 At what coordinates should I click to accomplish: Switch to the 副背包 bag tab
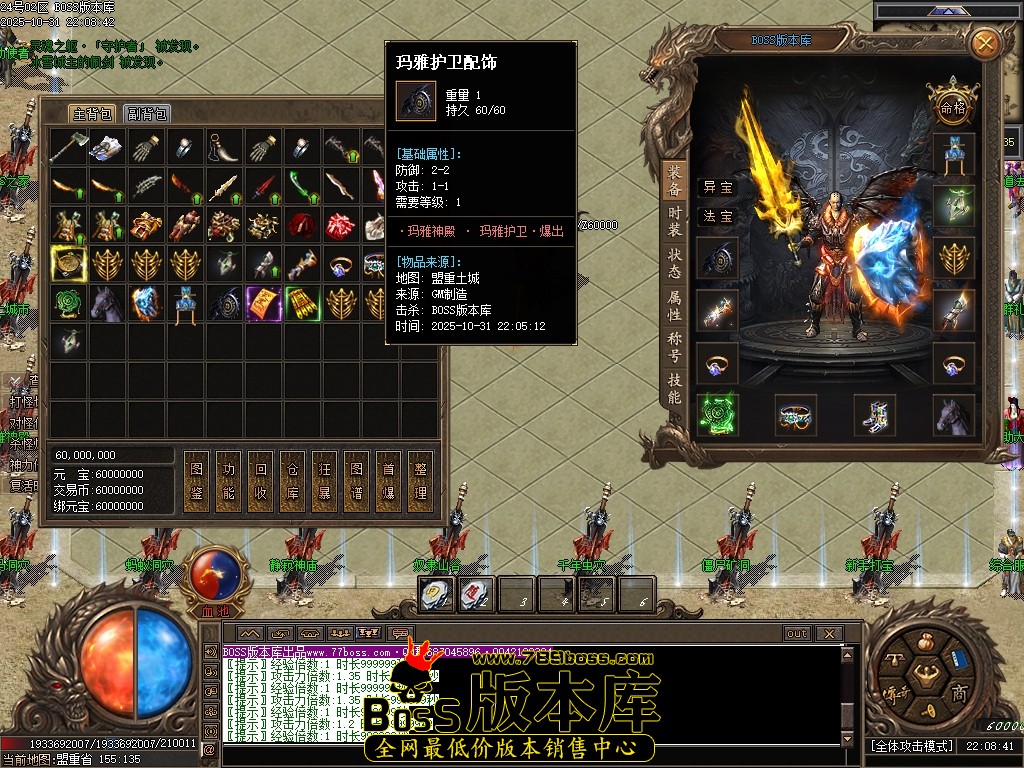click(148, 113)
